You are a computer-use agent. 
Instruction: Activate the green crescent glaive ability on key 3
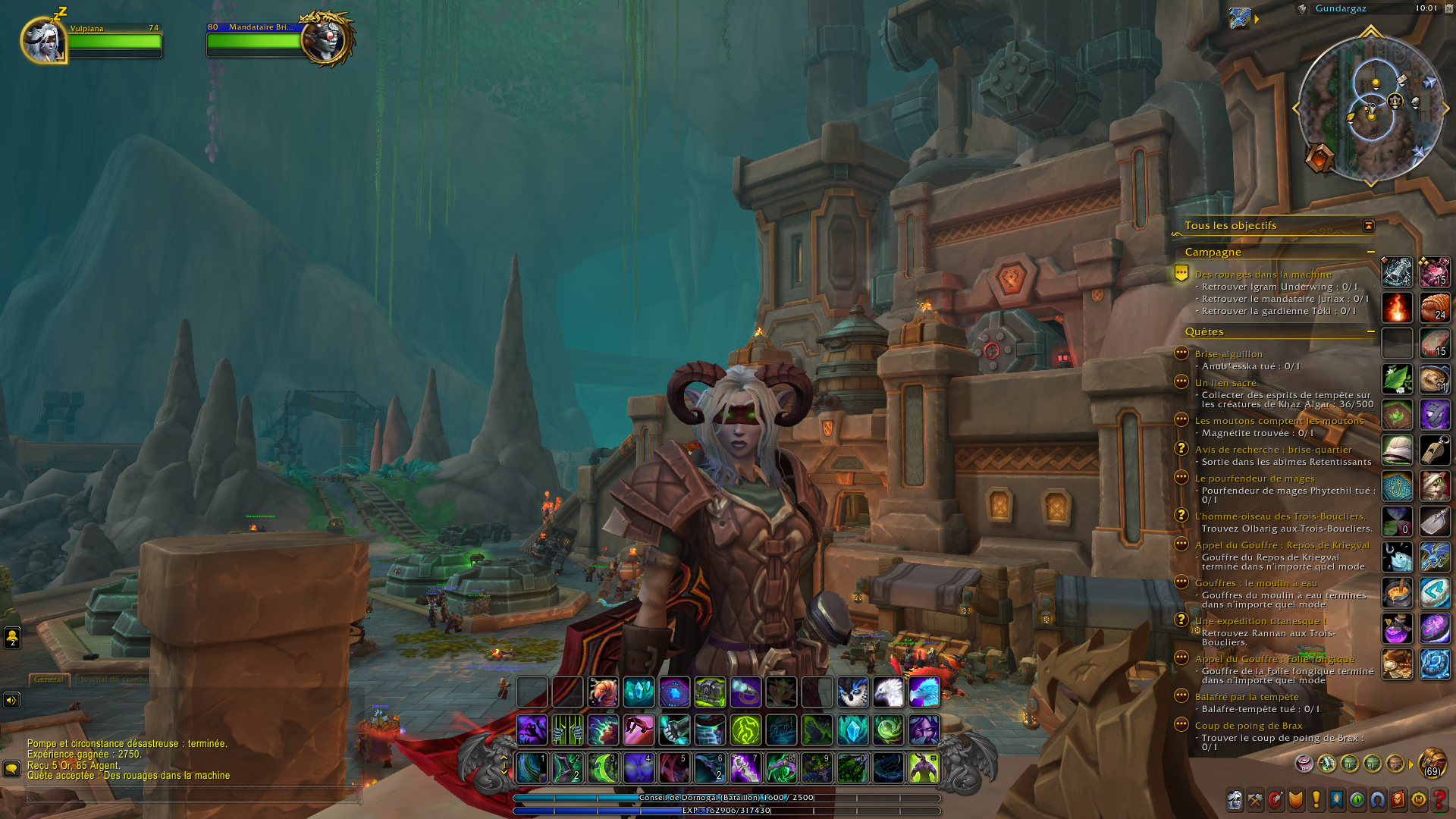coord(603,767)
